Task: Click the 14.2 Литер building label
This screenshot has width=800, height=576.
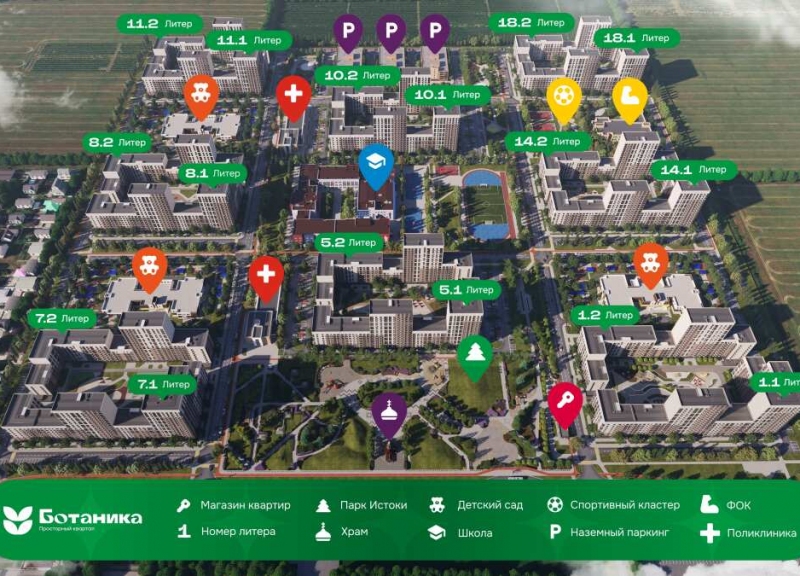Action: coord(544,142)
